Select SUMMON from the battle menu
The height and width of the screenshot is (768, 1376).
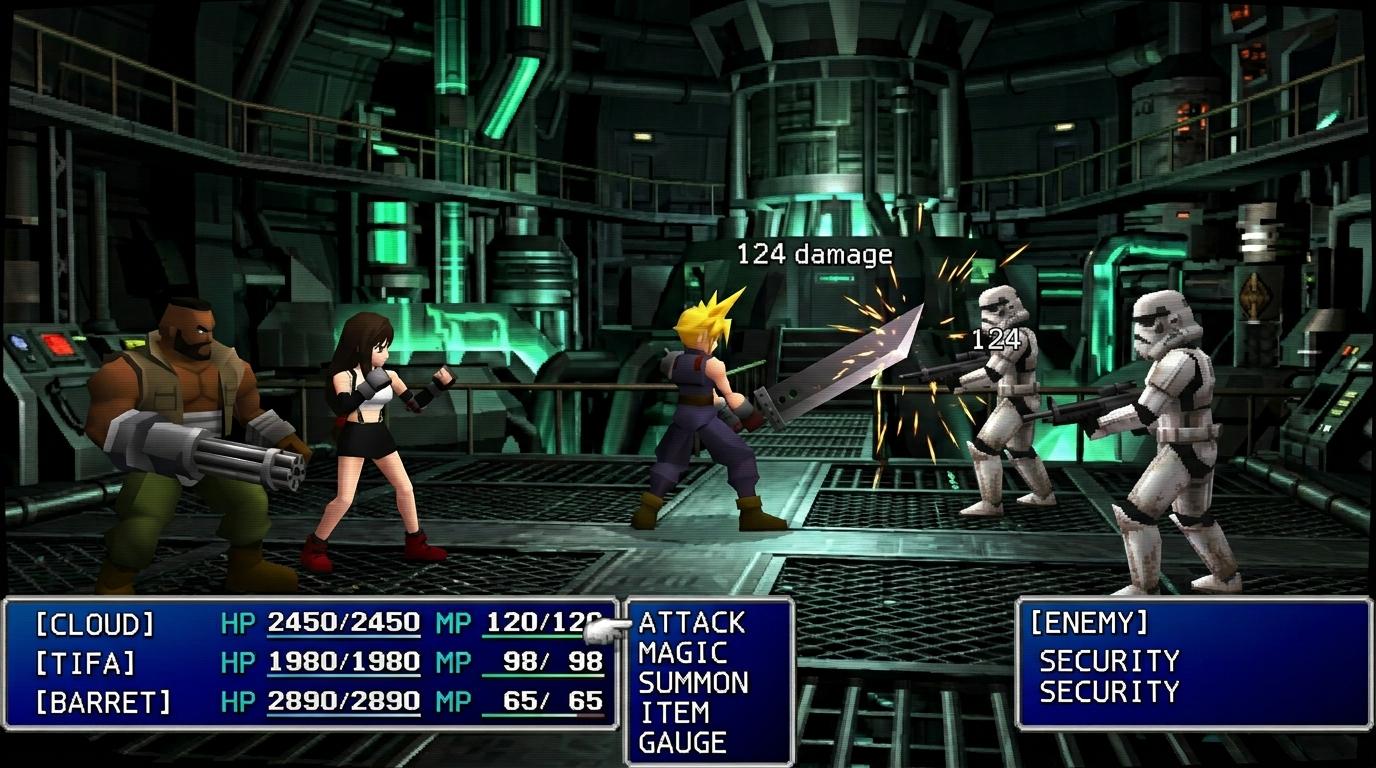point(693,683)
